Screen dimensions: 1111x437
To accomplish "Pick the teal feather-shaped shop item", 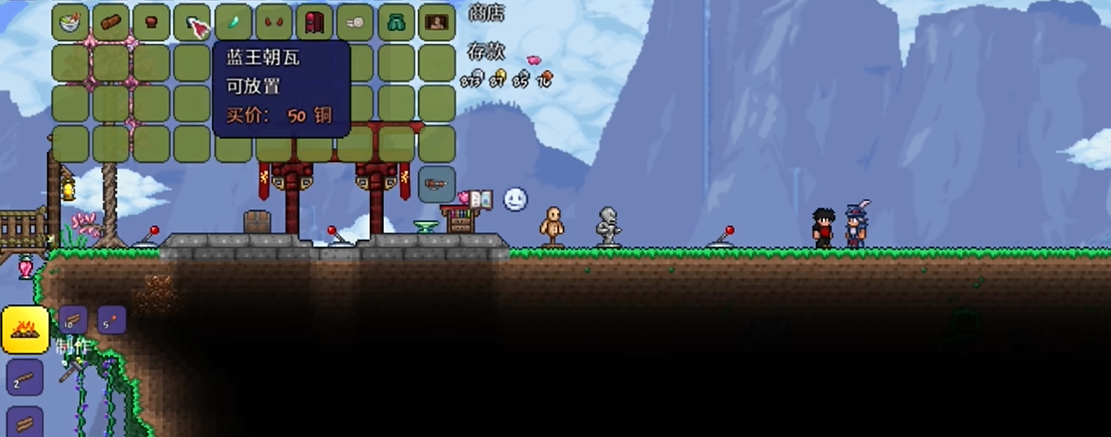I will pyautogui.click(x=233, y=22).
